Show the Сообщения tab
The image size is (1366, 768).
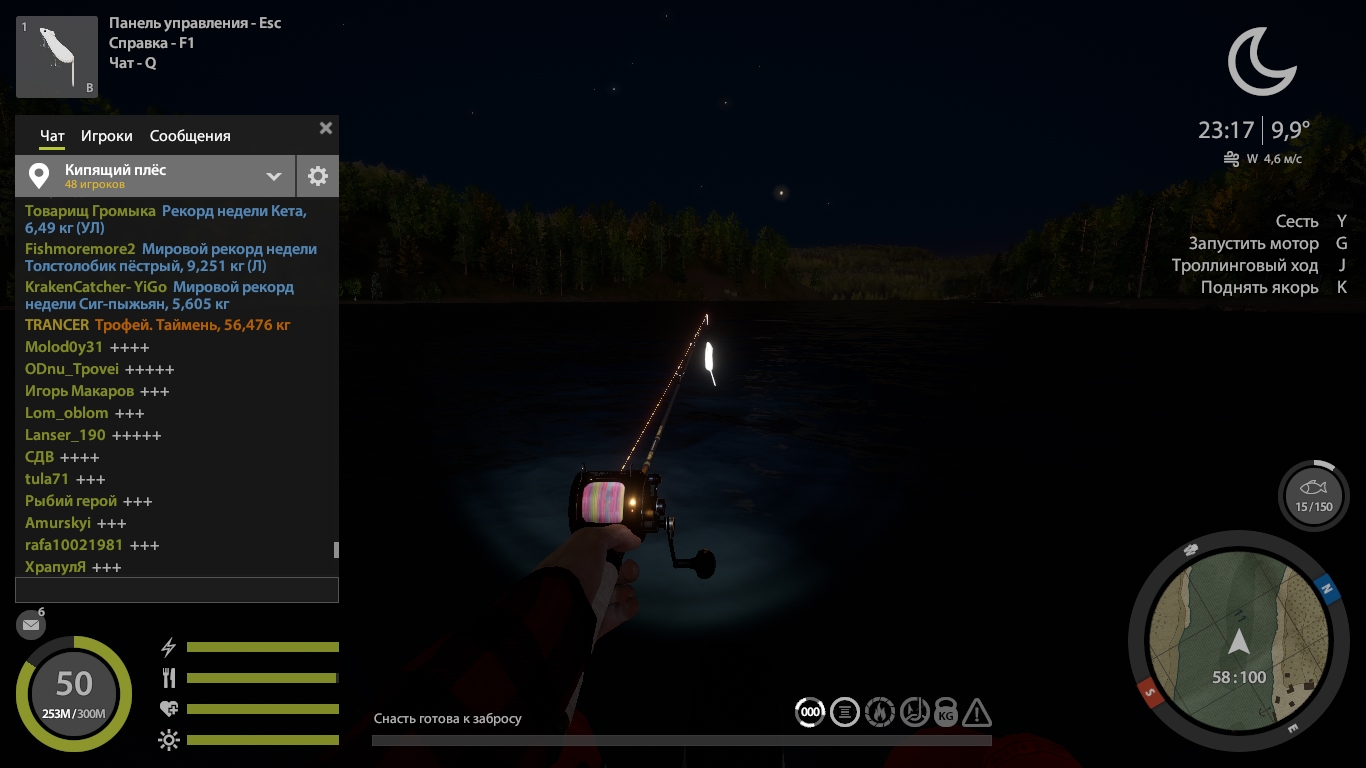point(190,136)
